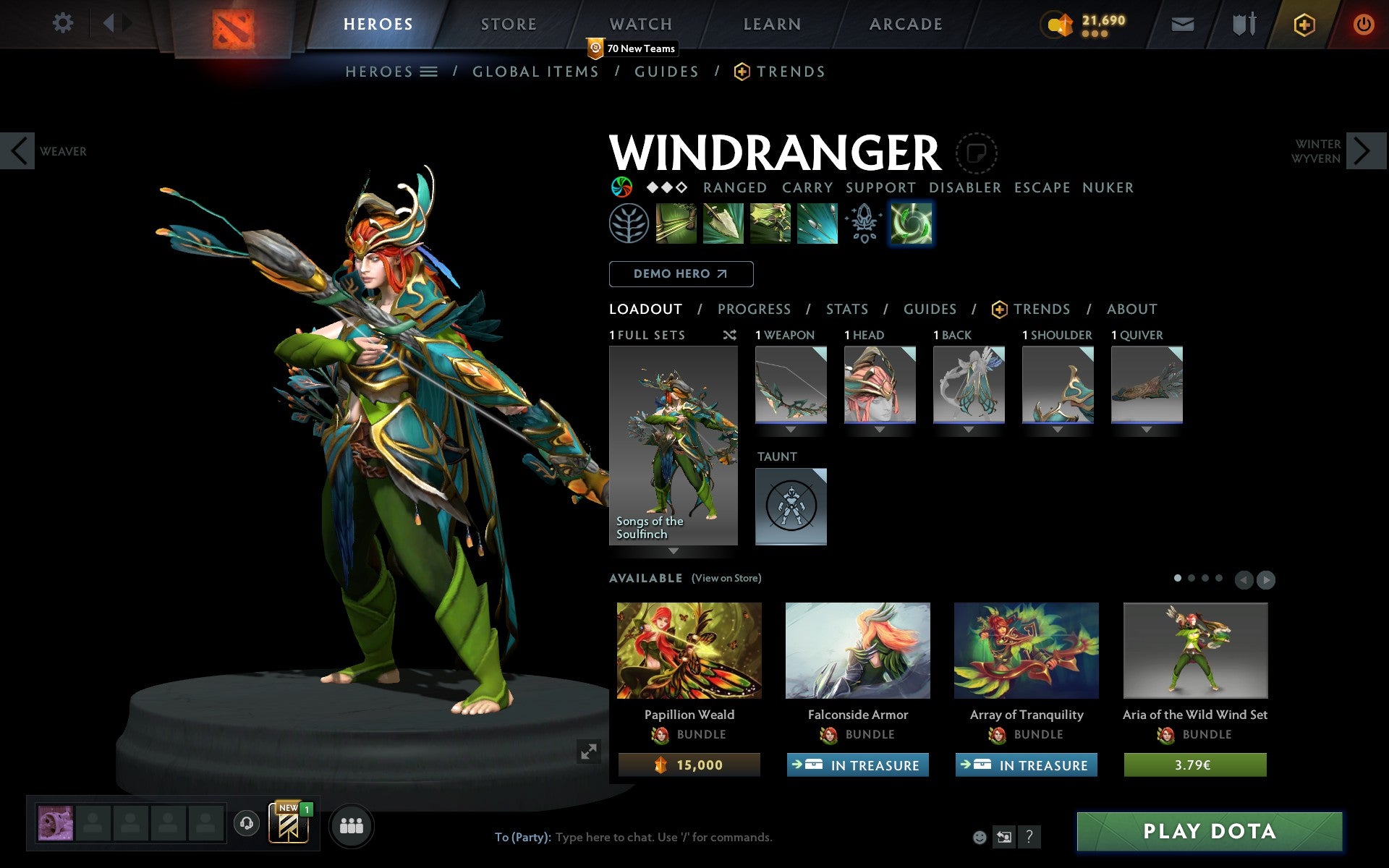Switch to the Stats tab
The image size is (1389, 868).
point(847,310)
